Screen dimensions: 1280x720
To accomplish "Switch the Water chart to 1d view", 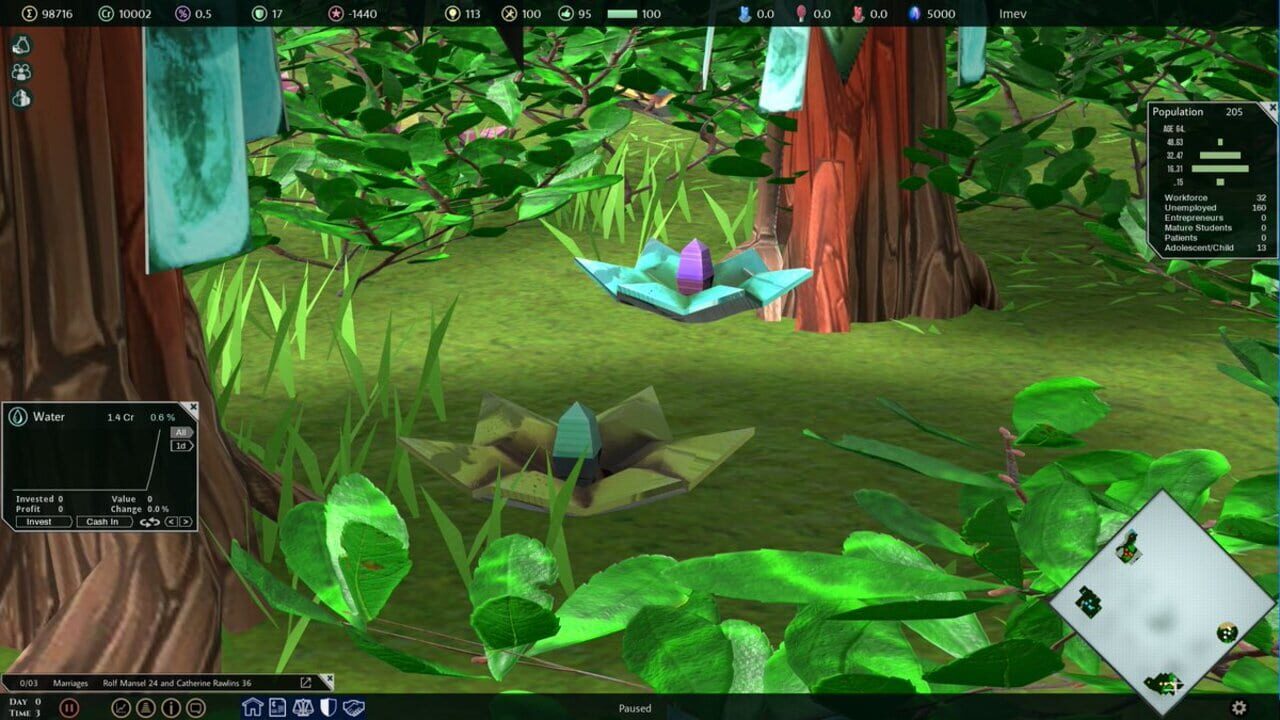I will 184,445.
